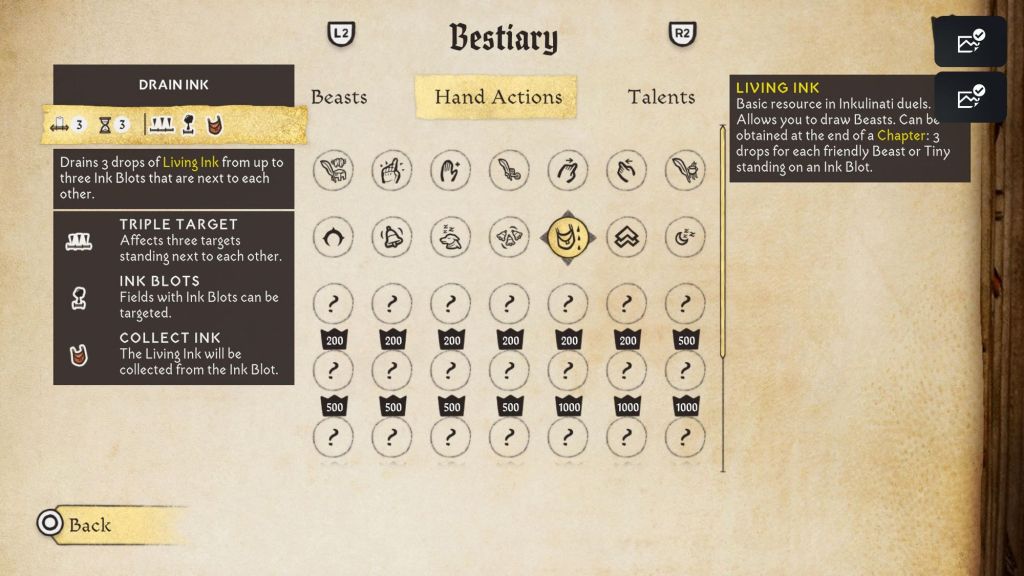Select the crescent moon sleep action

pyautogui.click(x=685, y=237)
